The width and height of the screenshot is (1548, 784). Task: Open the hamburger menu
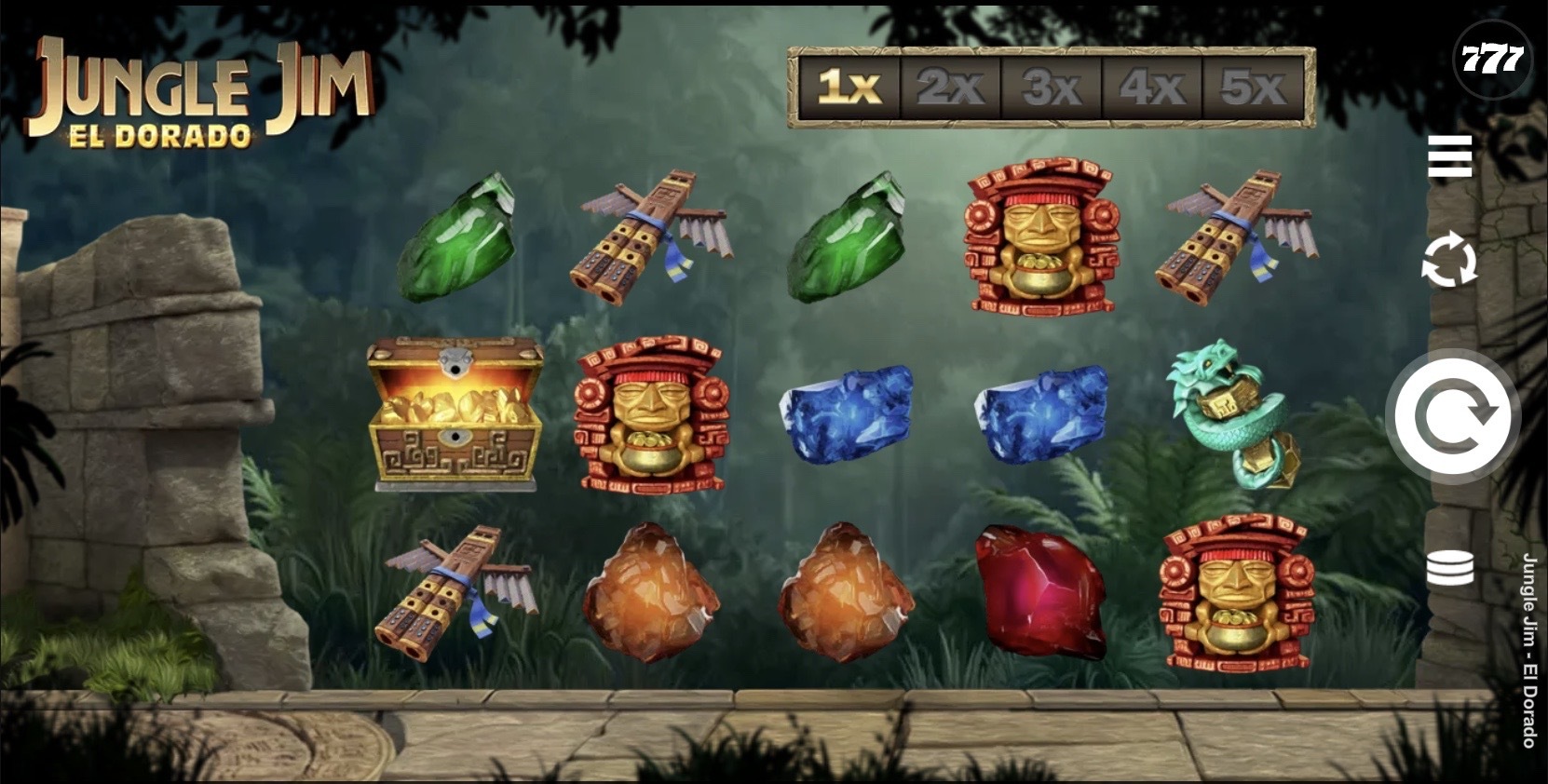1449,155
